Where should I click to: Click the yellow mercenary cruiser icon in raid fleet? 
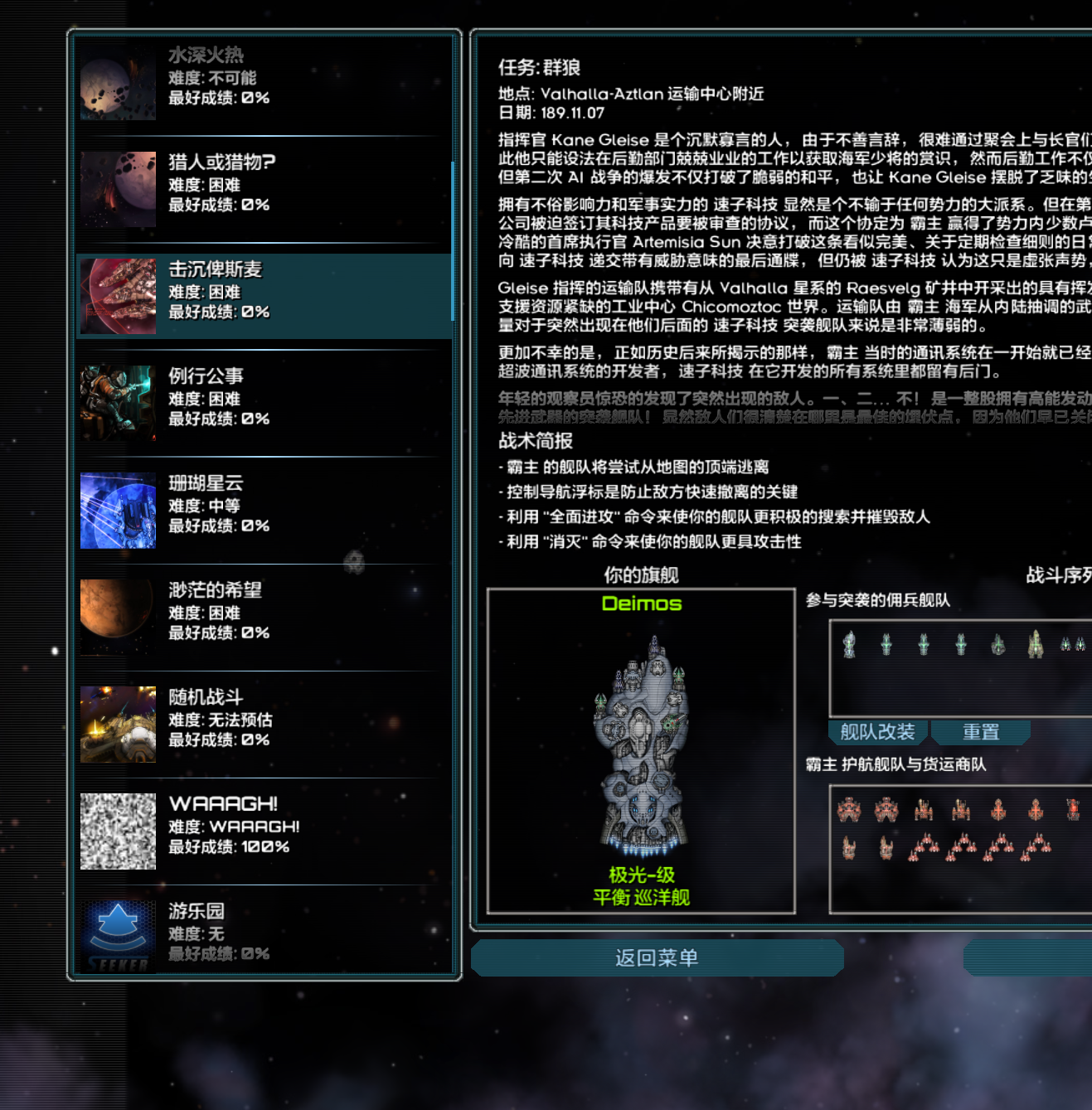(1035, 645)
